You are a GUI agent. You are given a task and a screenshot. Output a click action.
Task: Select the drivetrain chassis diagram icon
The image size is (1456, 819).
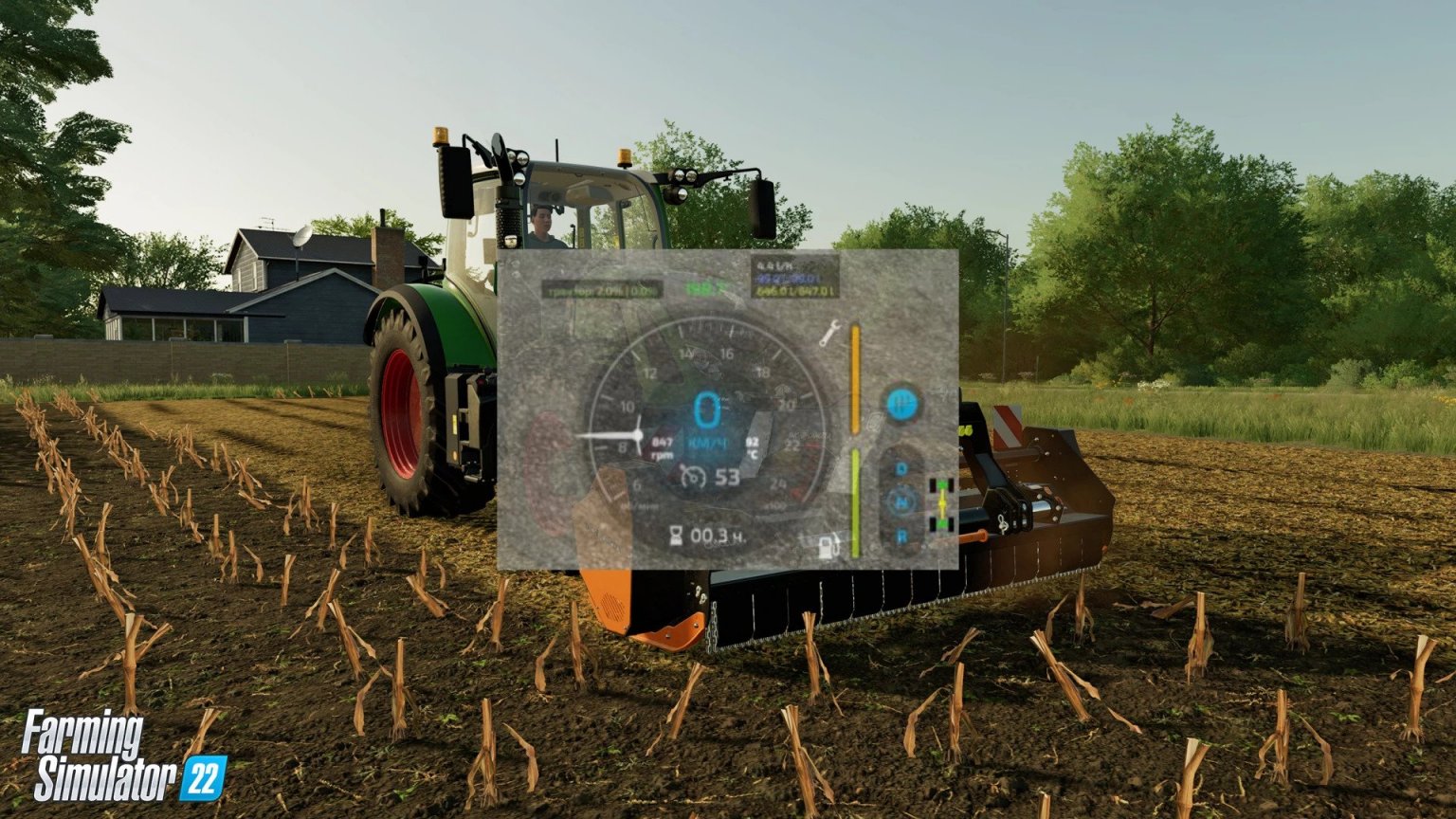coord(942,503)
